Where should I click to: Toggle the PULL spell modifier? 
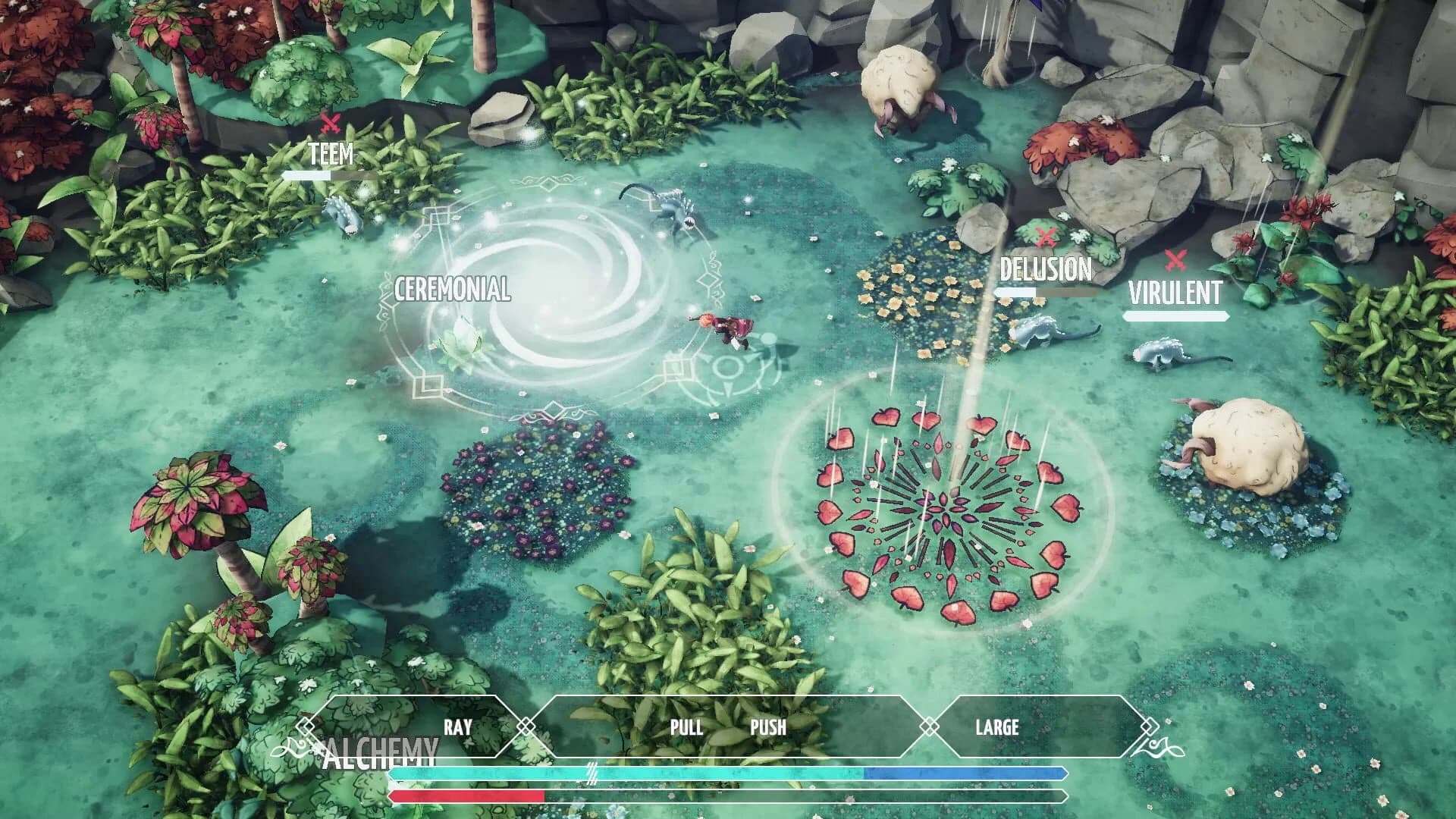(x=687, y=728)
